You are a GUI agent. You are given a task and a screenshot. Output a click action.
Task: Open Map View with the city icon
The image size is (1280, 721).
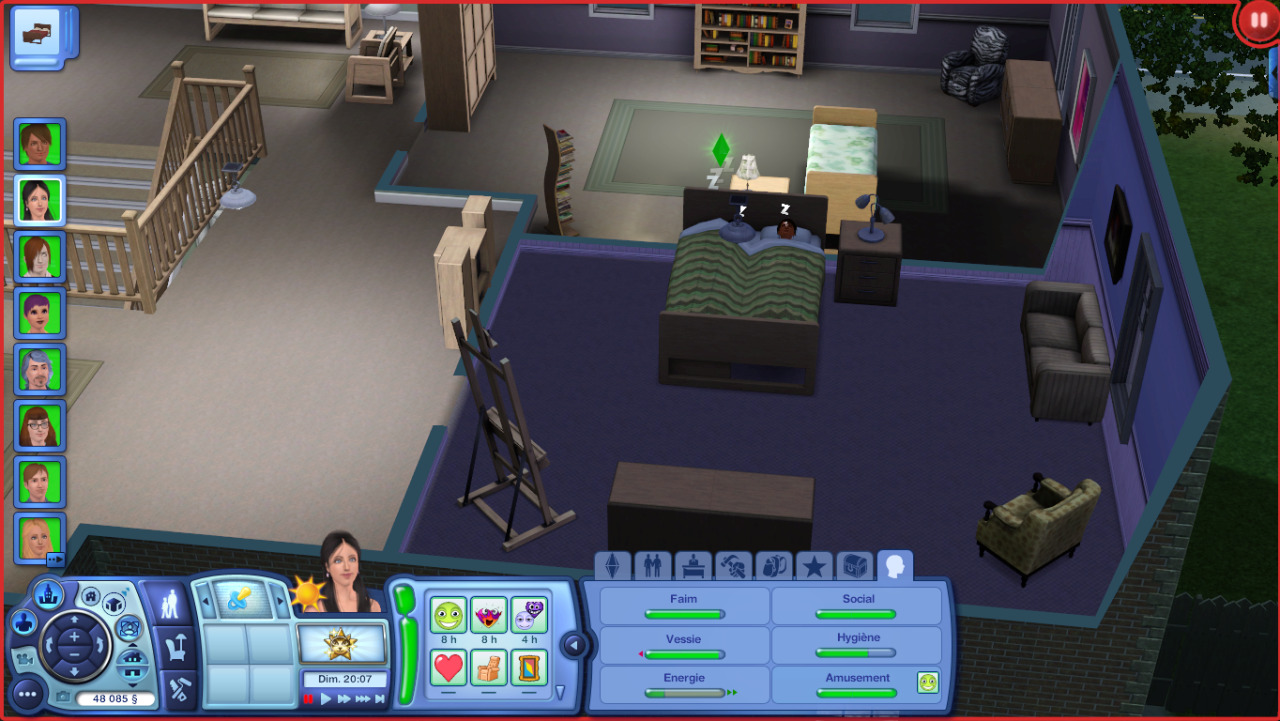pos(48,595)
